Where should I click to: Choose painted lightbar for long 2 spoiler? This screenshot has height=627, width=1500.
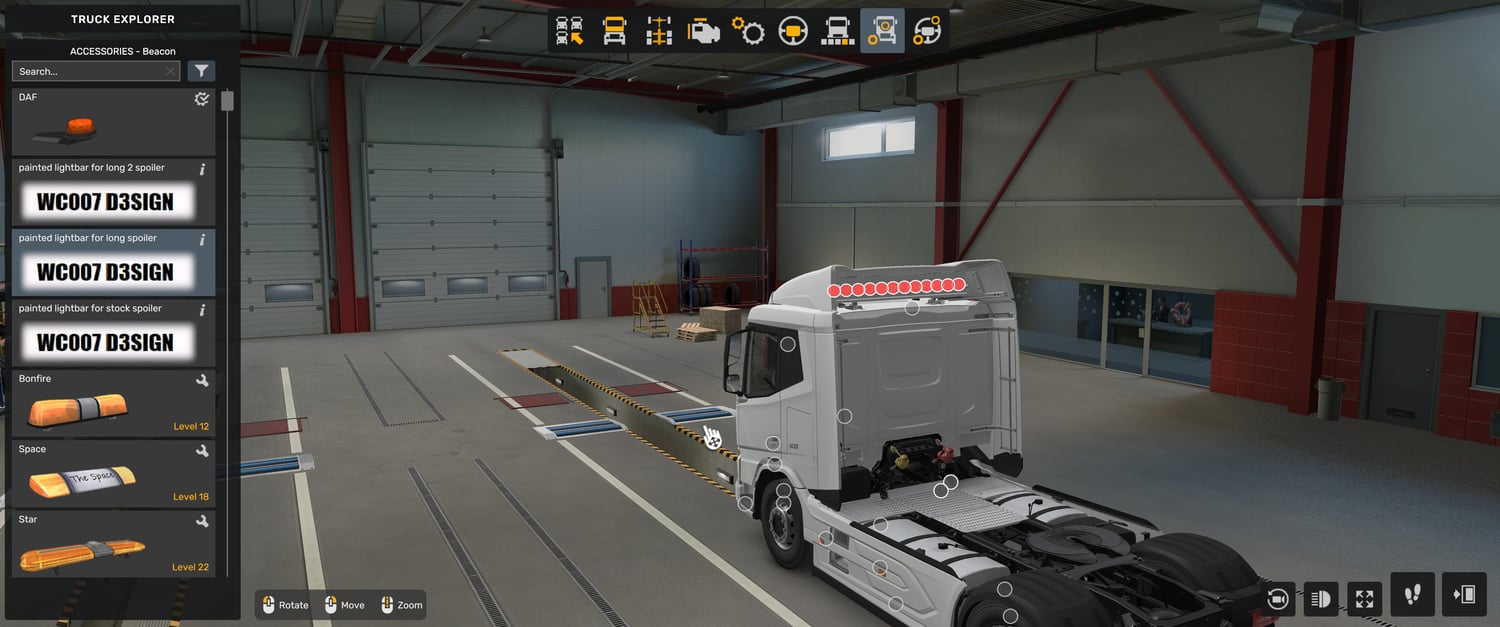point(113,192)
